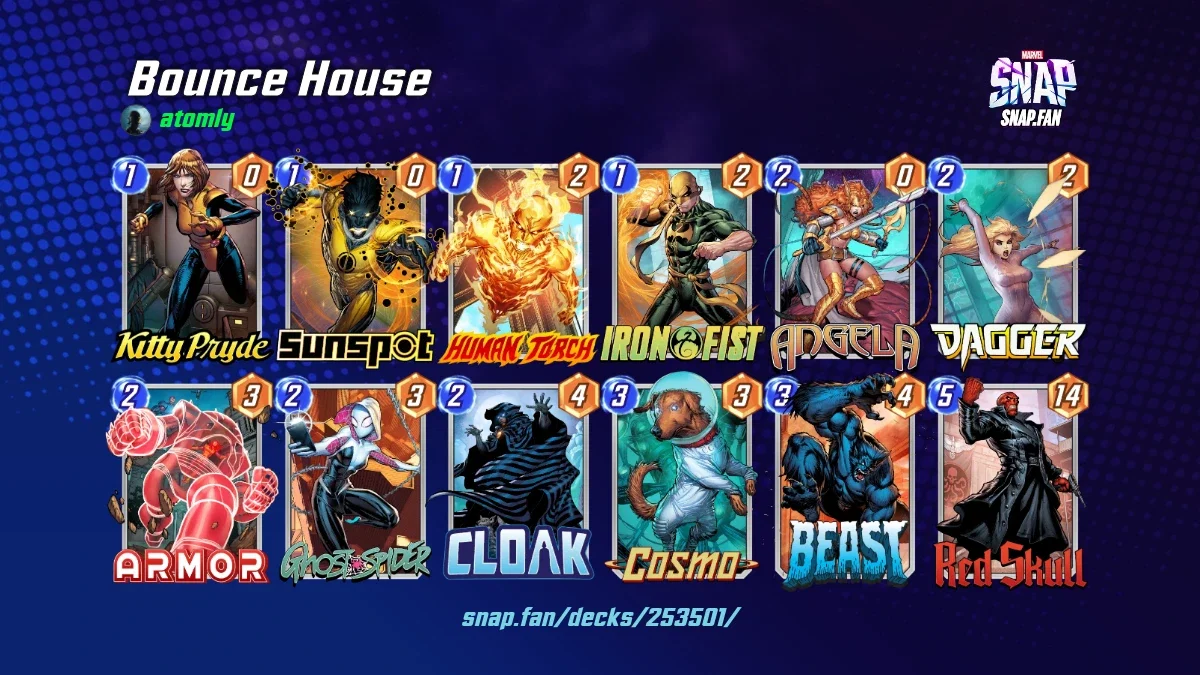Choose the Cosmo card

[682, 482]
